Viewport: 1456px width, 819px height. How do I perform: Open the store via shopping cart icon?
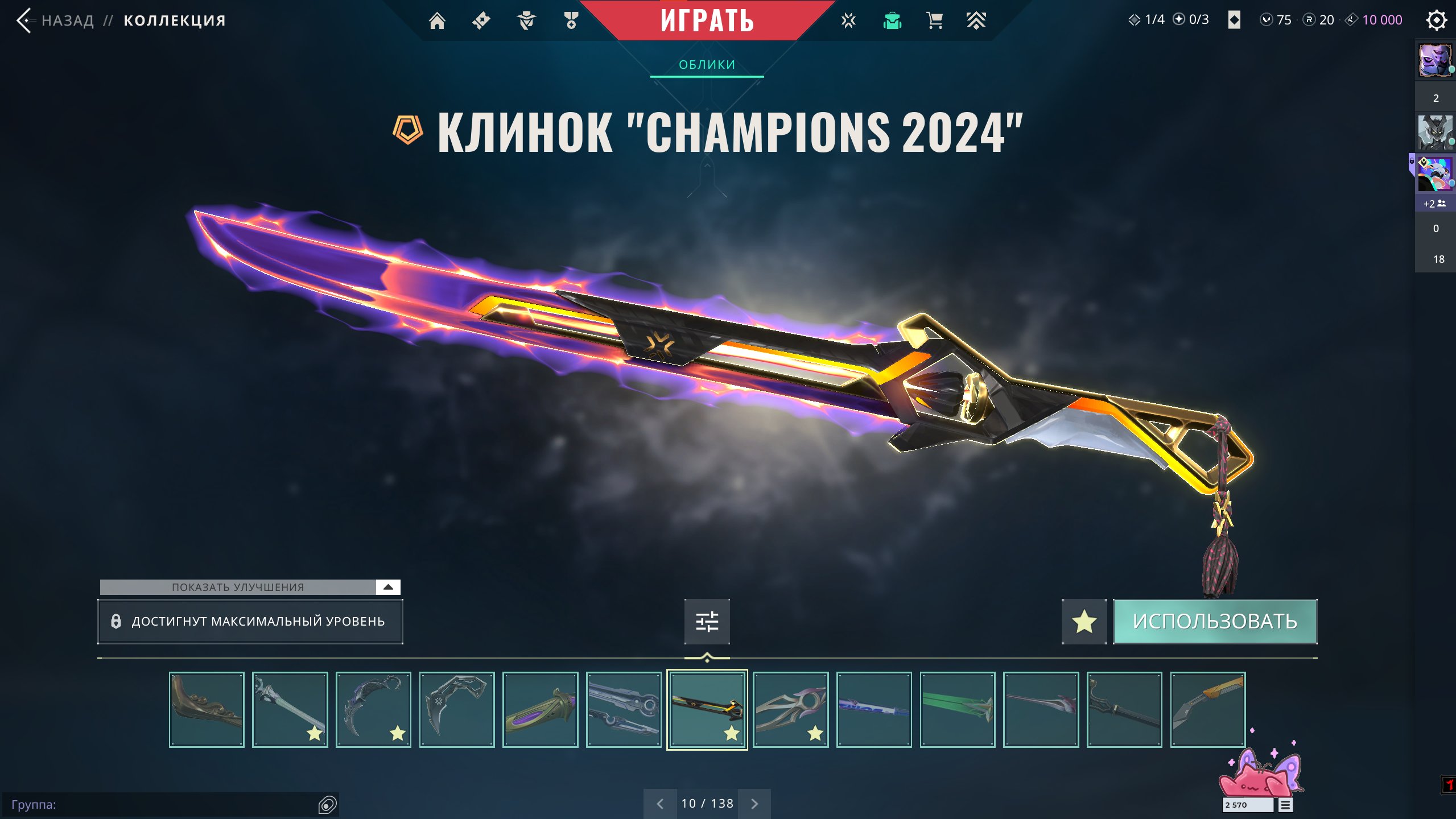pos(934,21)
